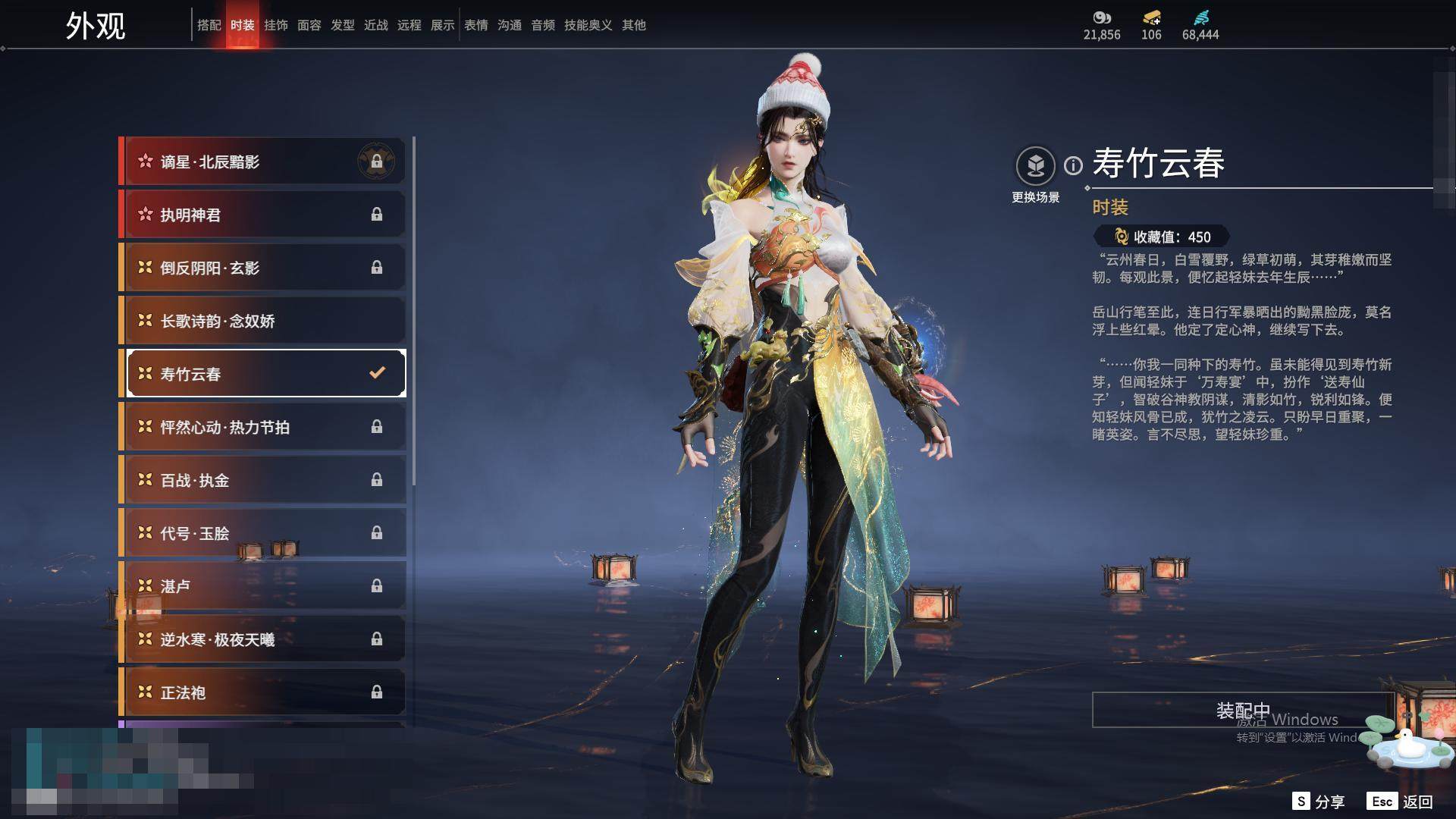Open the 技能奥义 tab
The height and width of the screenshot is (819, 1456).
588,25
